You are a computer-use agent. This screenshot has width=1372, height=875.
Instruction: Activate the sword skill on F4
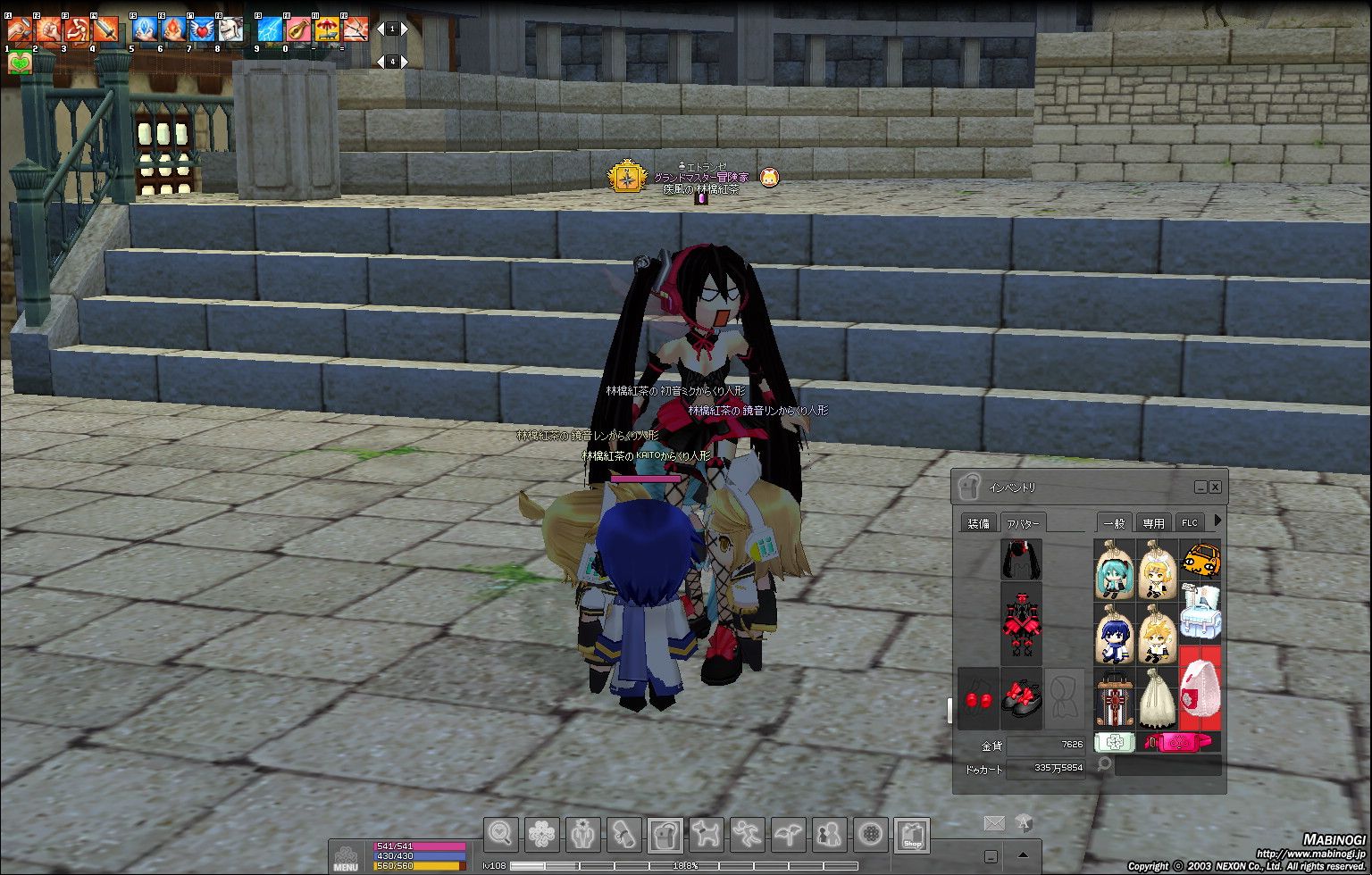(105, 30)
